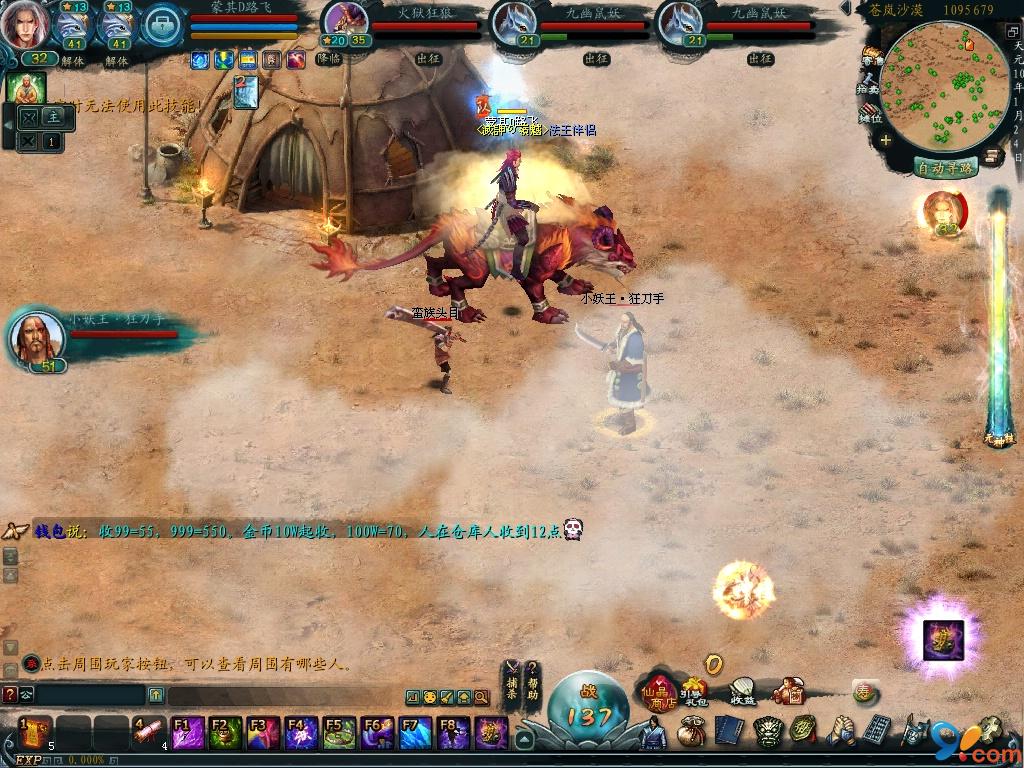
Task: Use the red scroll in hotbar slot 1
Action: click(x=35, y=732)
